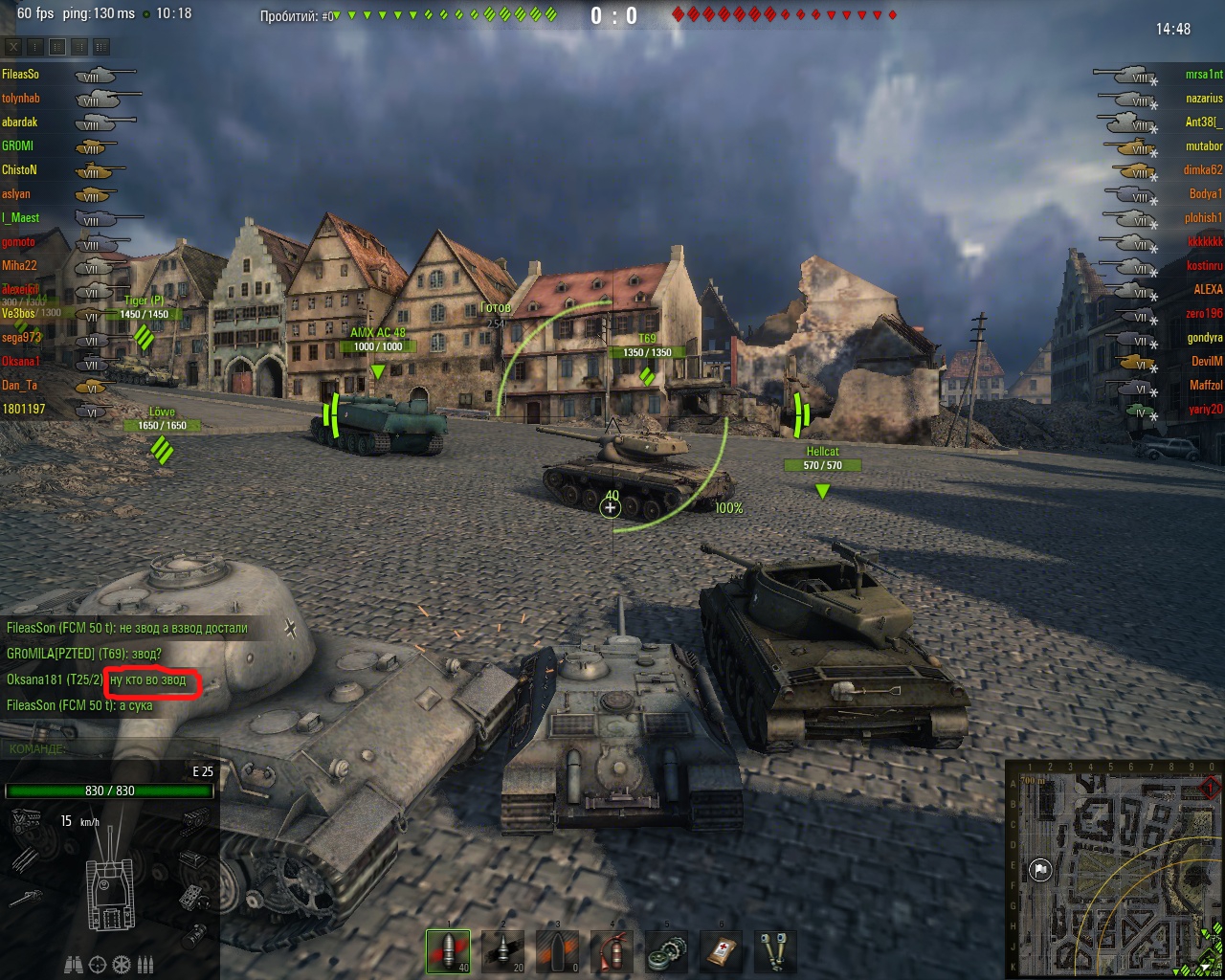Click the team chat input field labeled КОМАНДЕ
Viewport: 1225px width, 980px height.
coord(110,749)
